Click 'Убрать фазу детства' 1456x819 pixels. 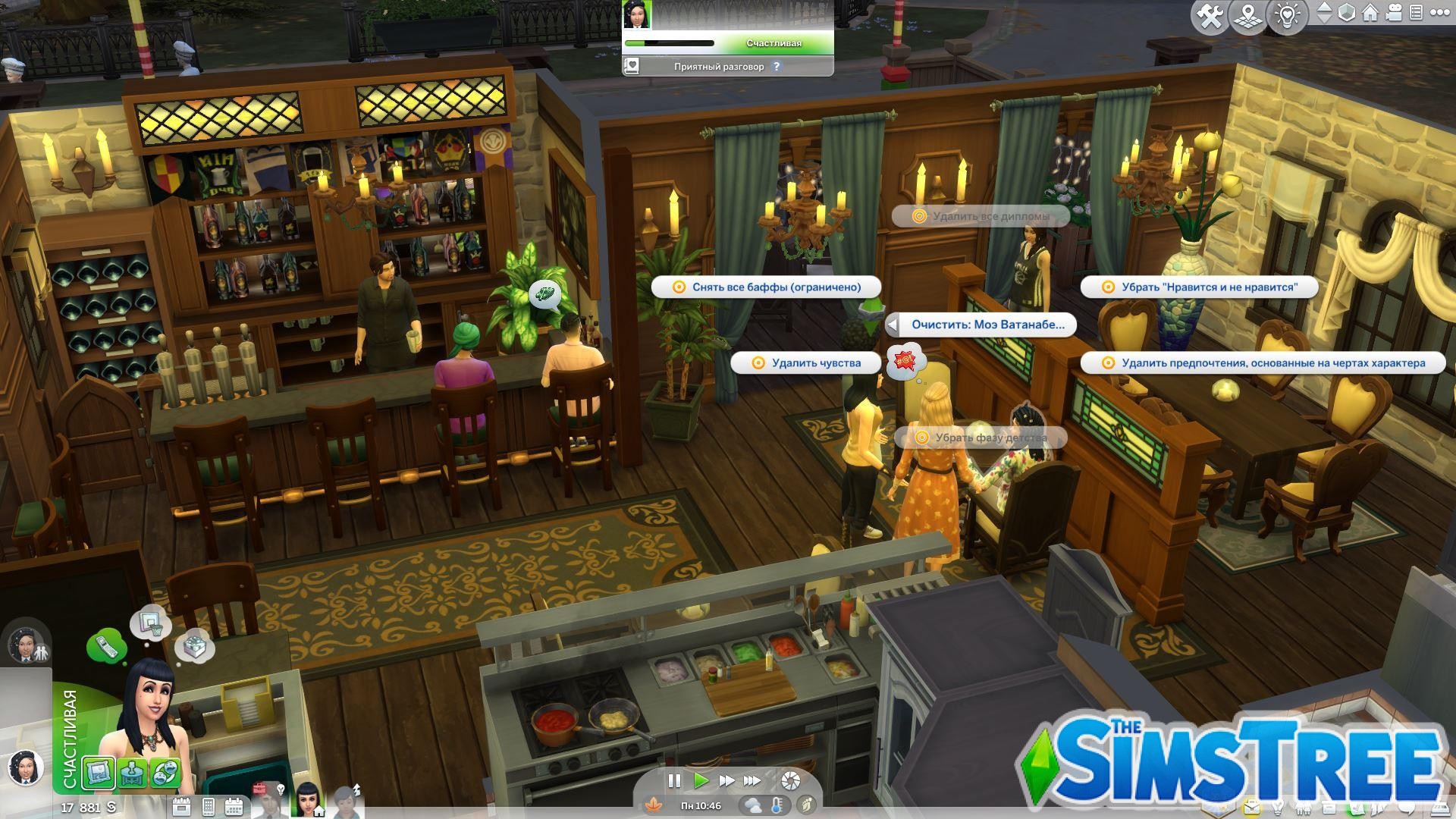click(981, 438)
